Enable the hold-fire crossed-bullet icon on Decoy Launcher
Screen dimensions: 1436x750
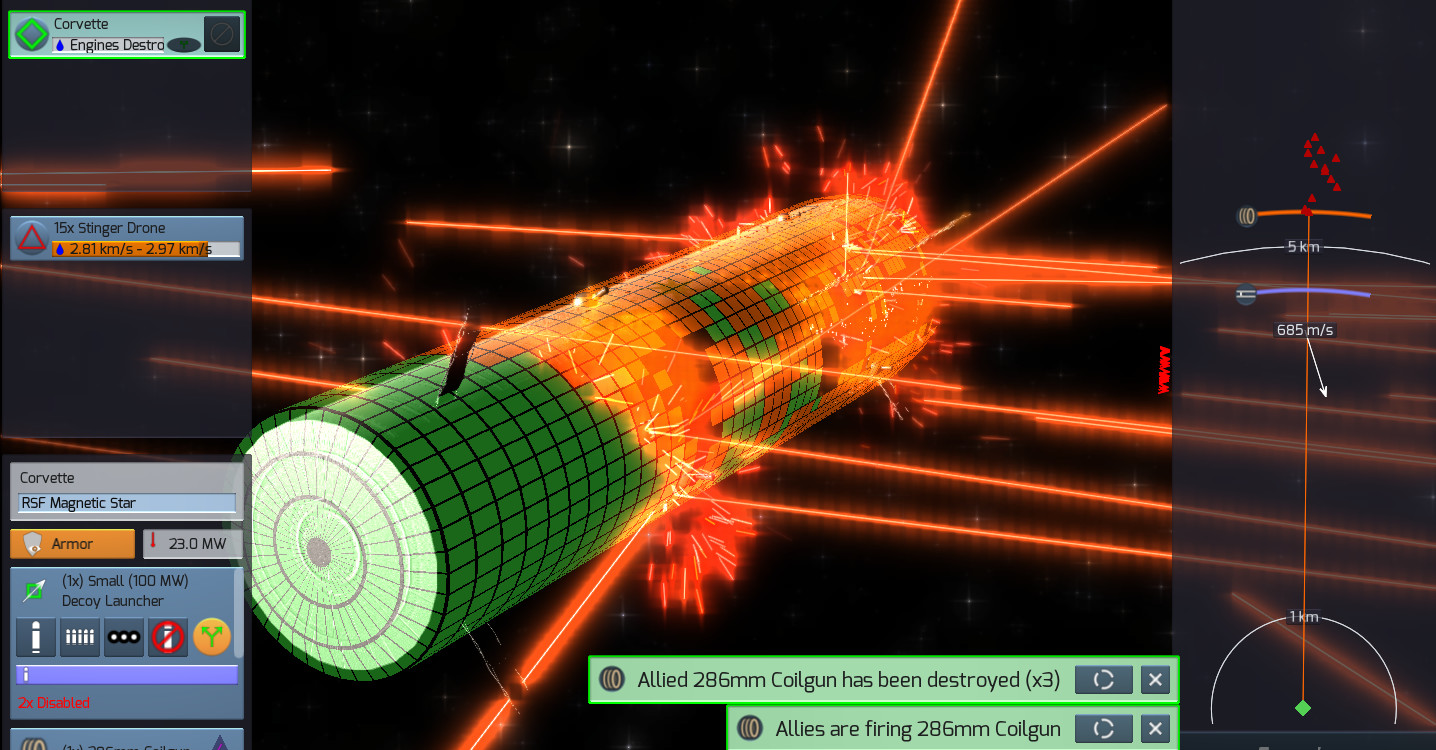(x=167, y=637)
